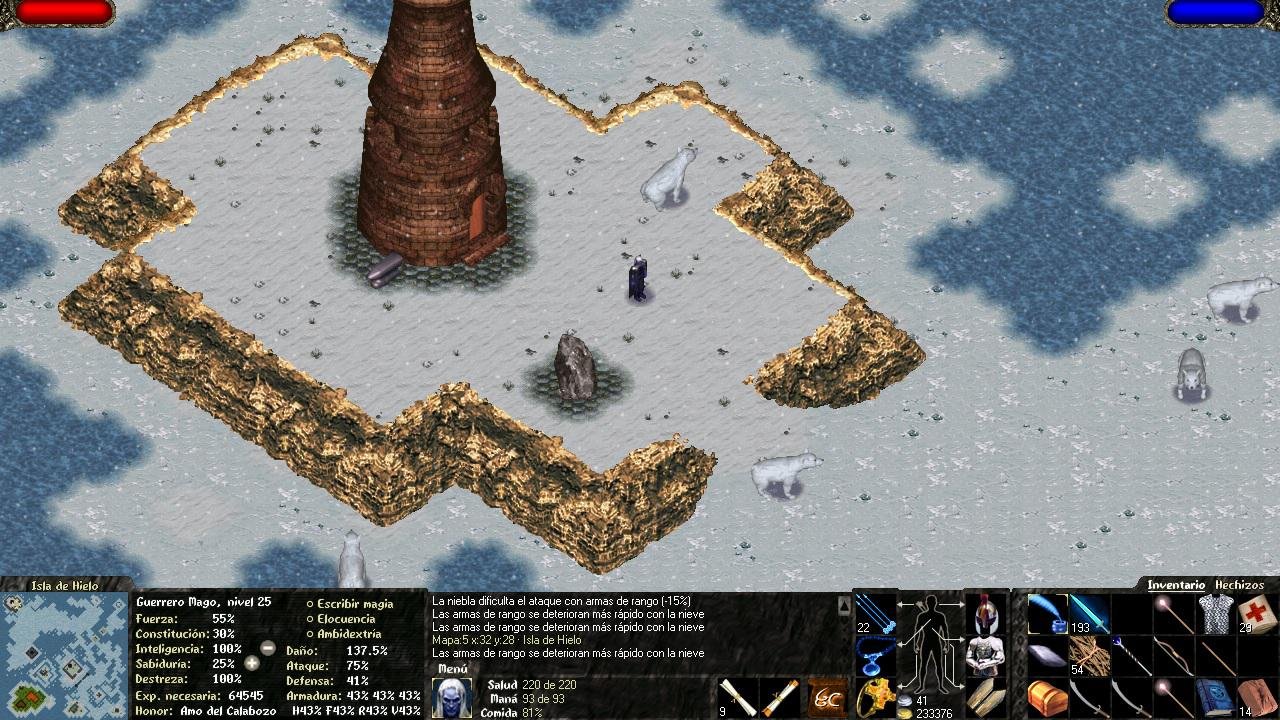Select the equipped gold ring slot
Screen dimensions: 1280x720
[x=876, y=697]
